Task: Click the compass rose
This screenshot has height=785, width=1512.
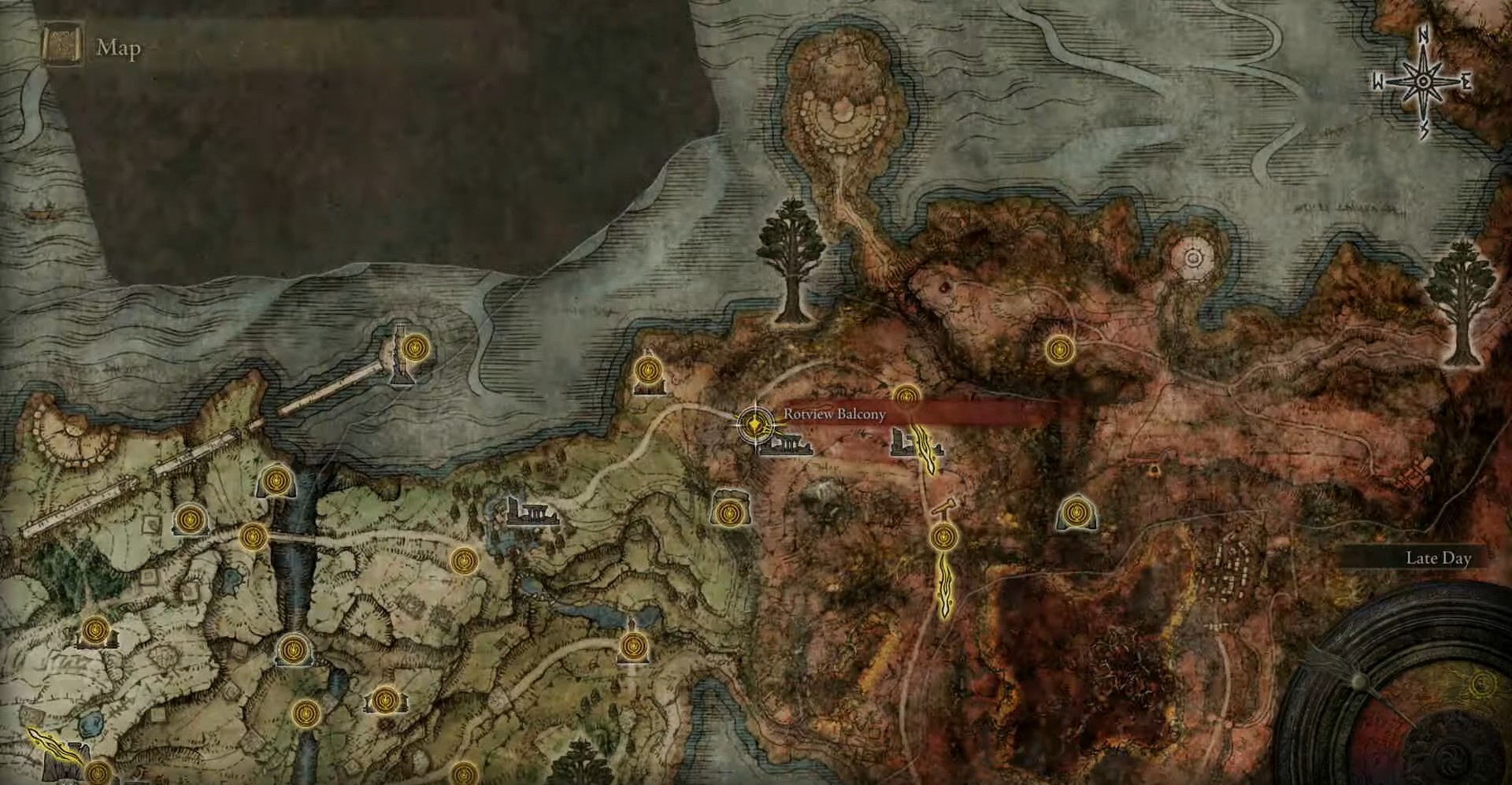Action: [x=1423, y=83]
